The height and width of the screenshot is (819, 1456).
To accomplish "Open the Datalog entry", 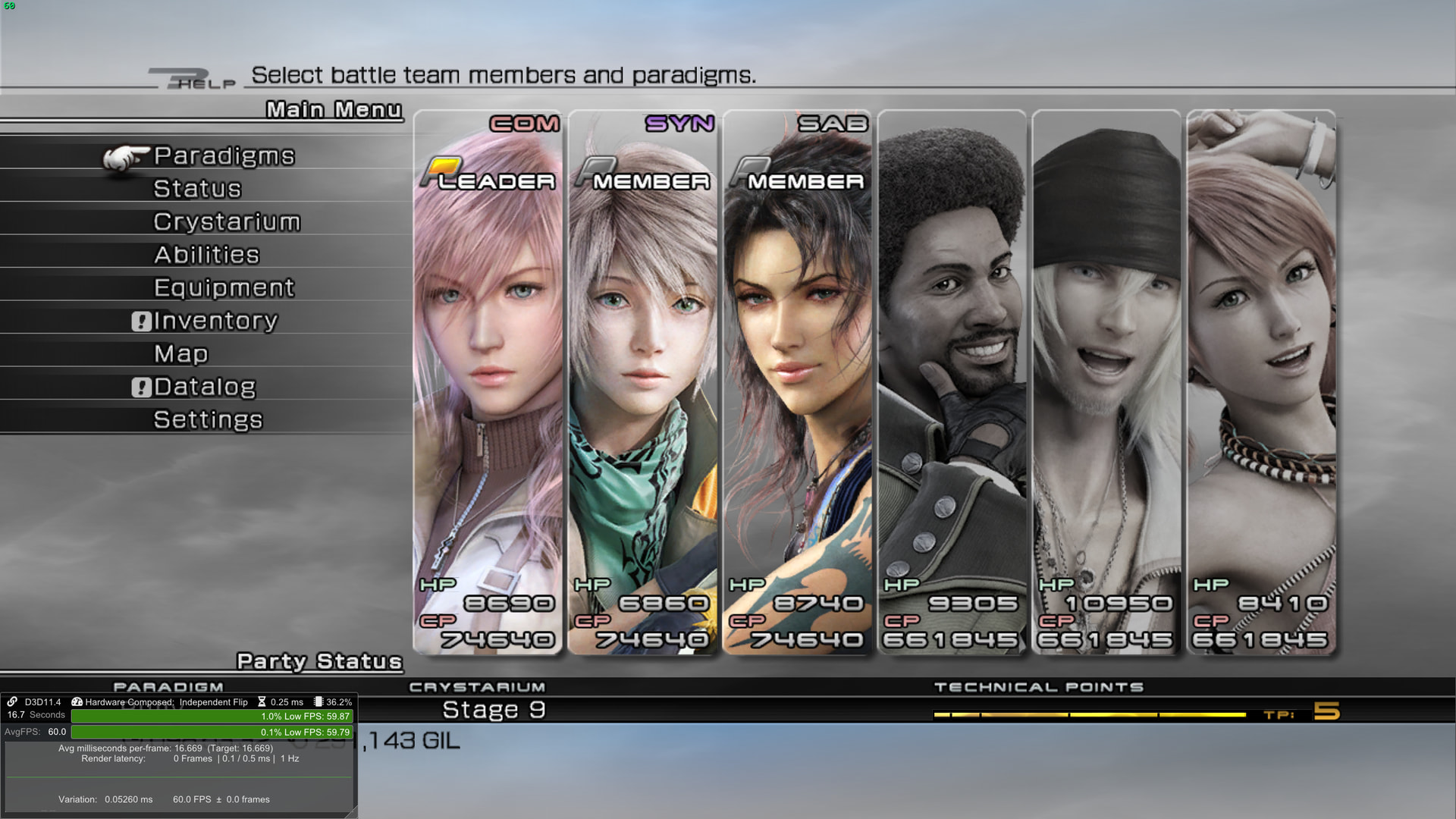I will point(205,387).
